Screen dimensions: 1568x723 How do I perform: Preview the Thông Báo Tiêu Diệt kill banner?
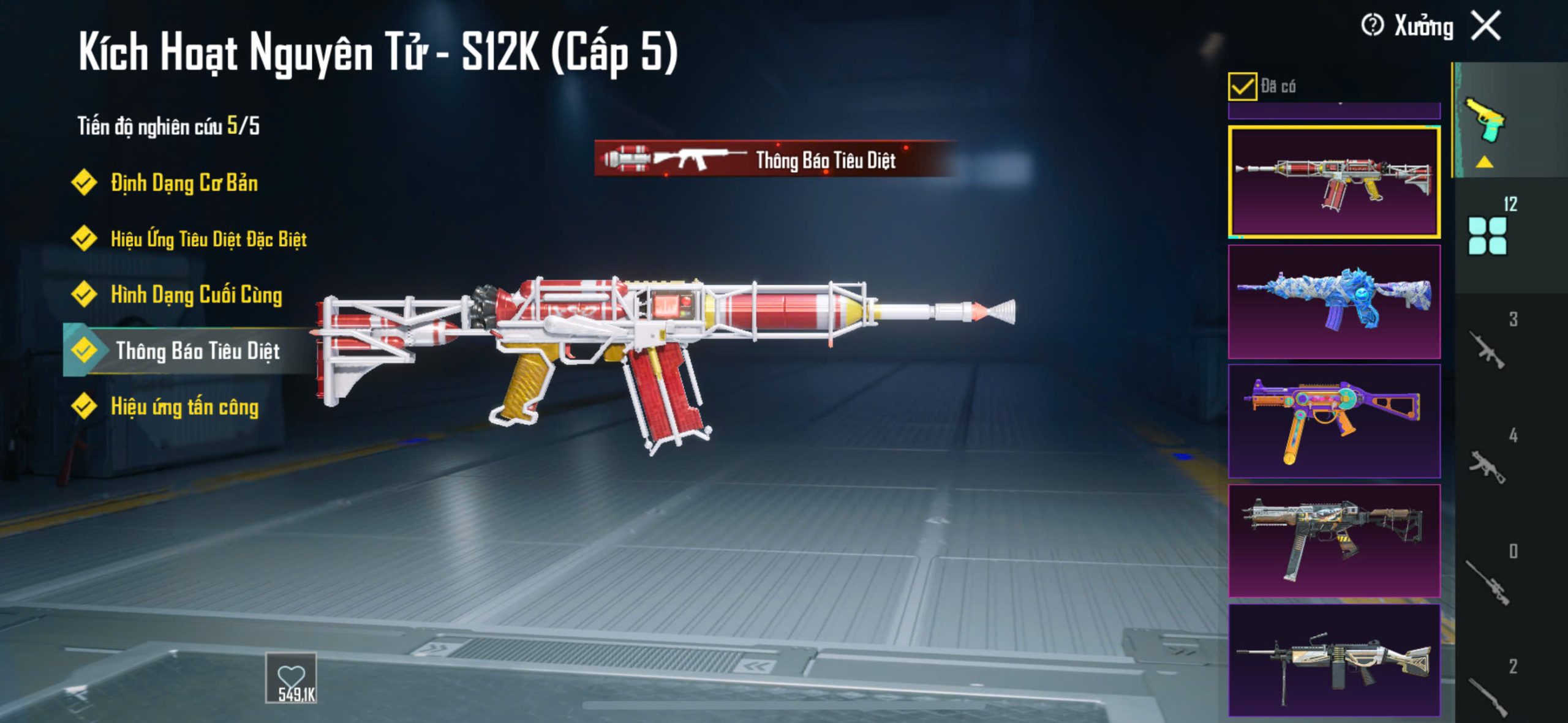[x=775, y=160]
